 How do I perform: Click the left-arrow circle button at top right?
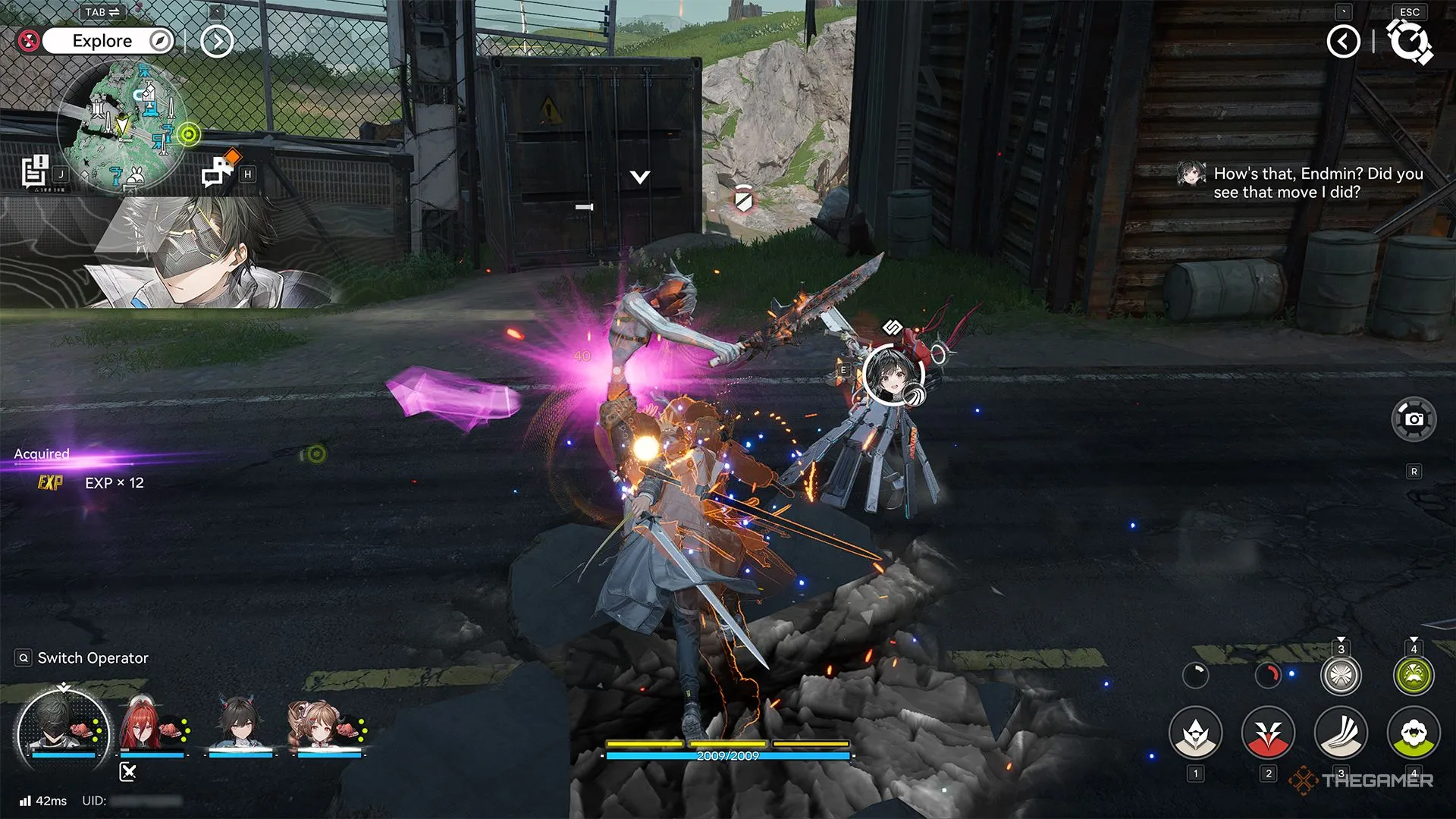click(1343, 41)
